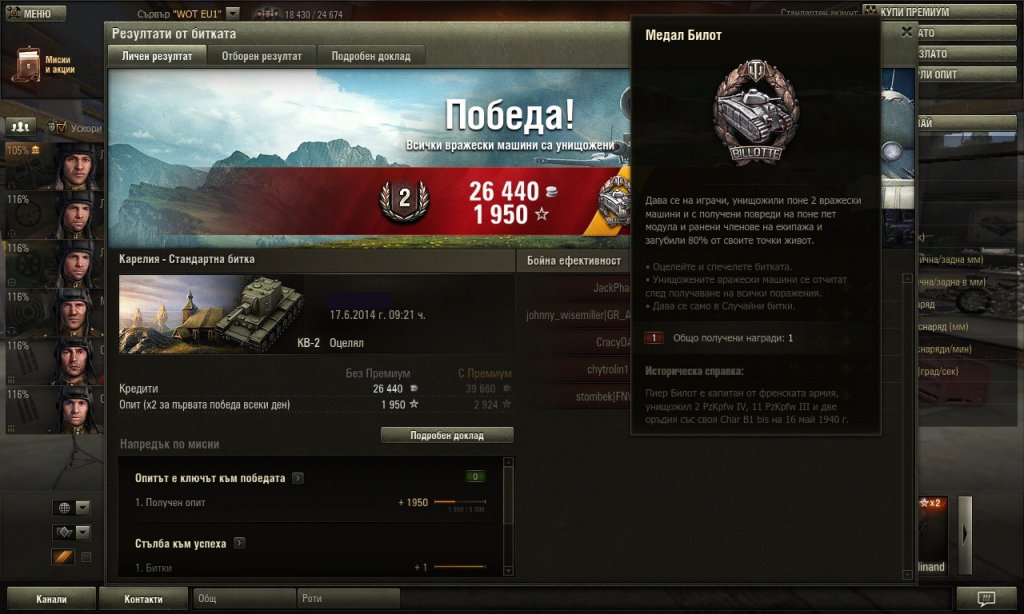Image resolution: width=1024 pixels, height=614 pixels.
Task: Switch to the Отборен резултат tab
Action: point(262,56)
